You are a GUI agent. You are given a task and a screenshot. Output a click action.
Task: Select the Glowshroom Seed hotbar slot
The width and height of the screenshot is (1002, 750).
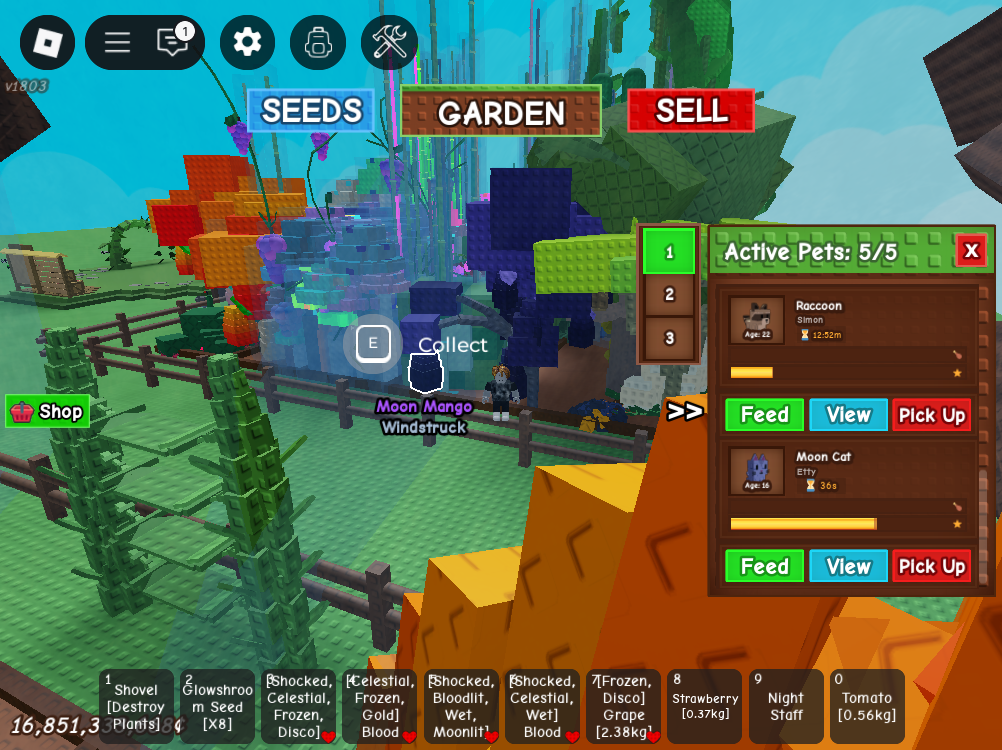tap(217, 706)
